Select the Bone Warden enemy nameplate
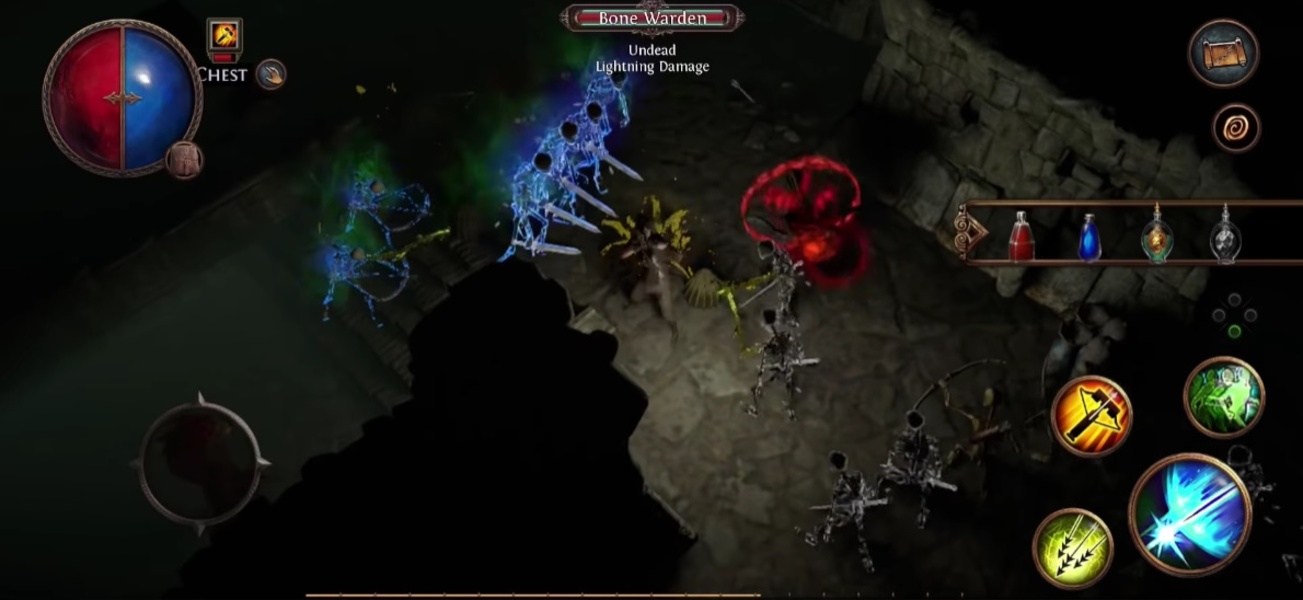Screen dimensions: 1303x600 tap(652, 18)
